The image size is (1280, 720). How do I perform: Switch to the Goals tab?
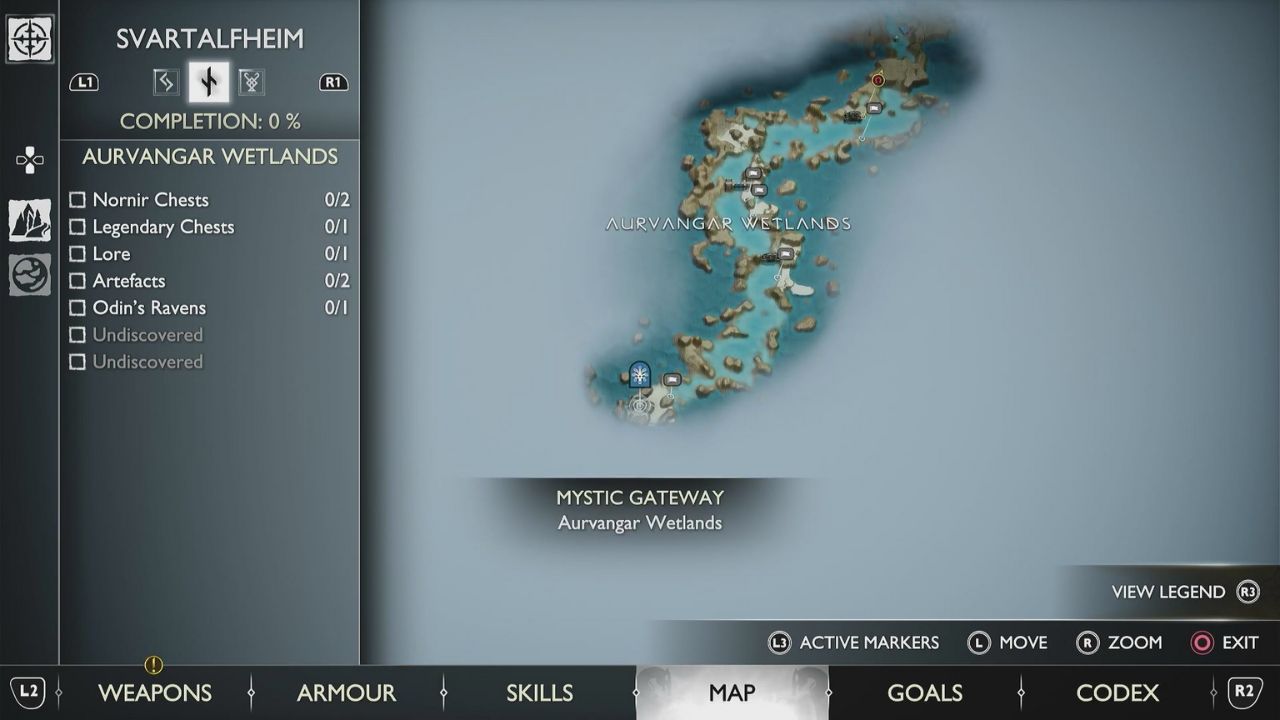(x=925, y=692)
